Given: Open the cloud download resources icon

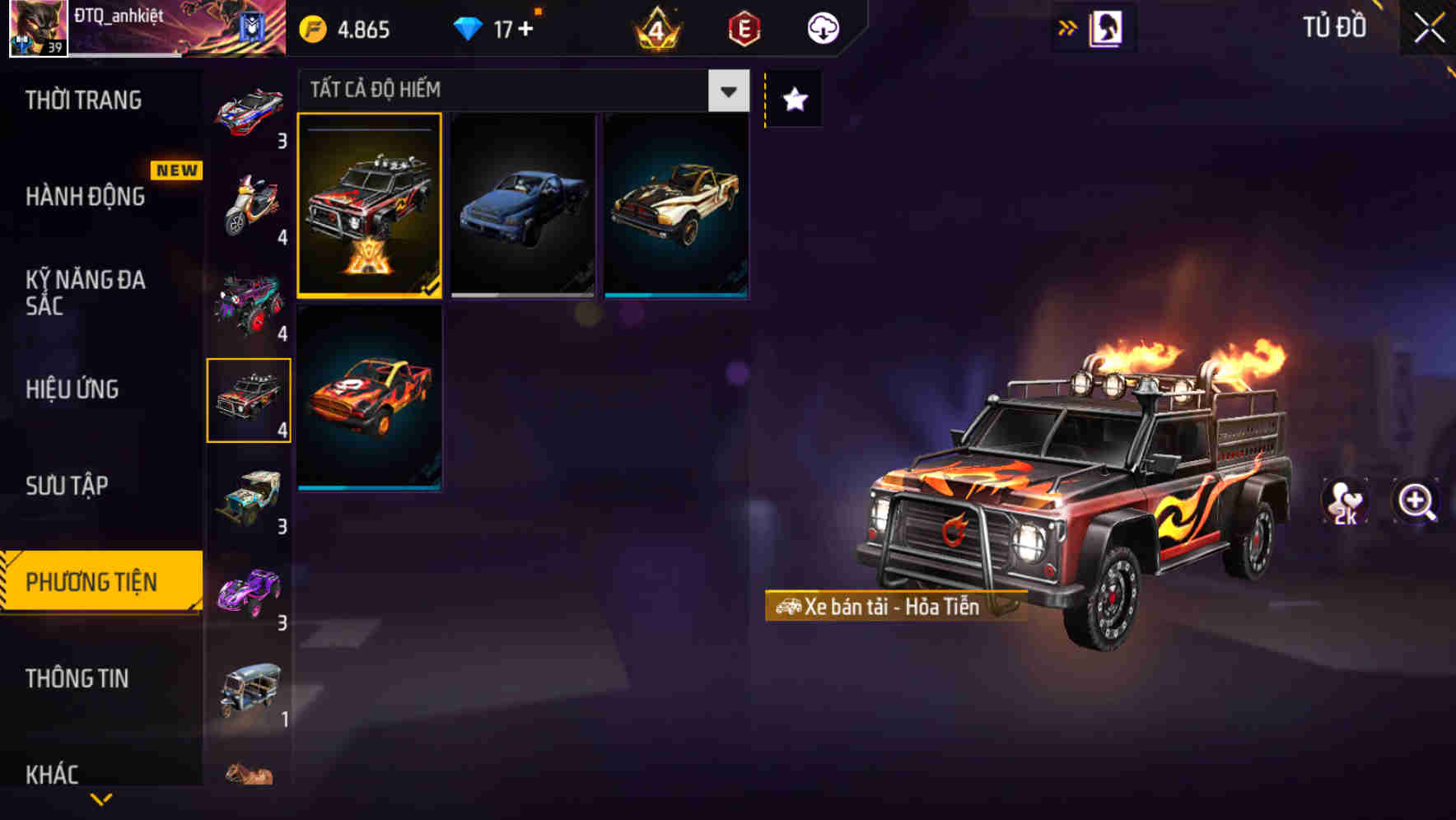Looking at the screenshot, I should coord(822,27).
